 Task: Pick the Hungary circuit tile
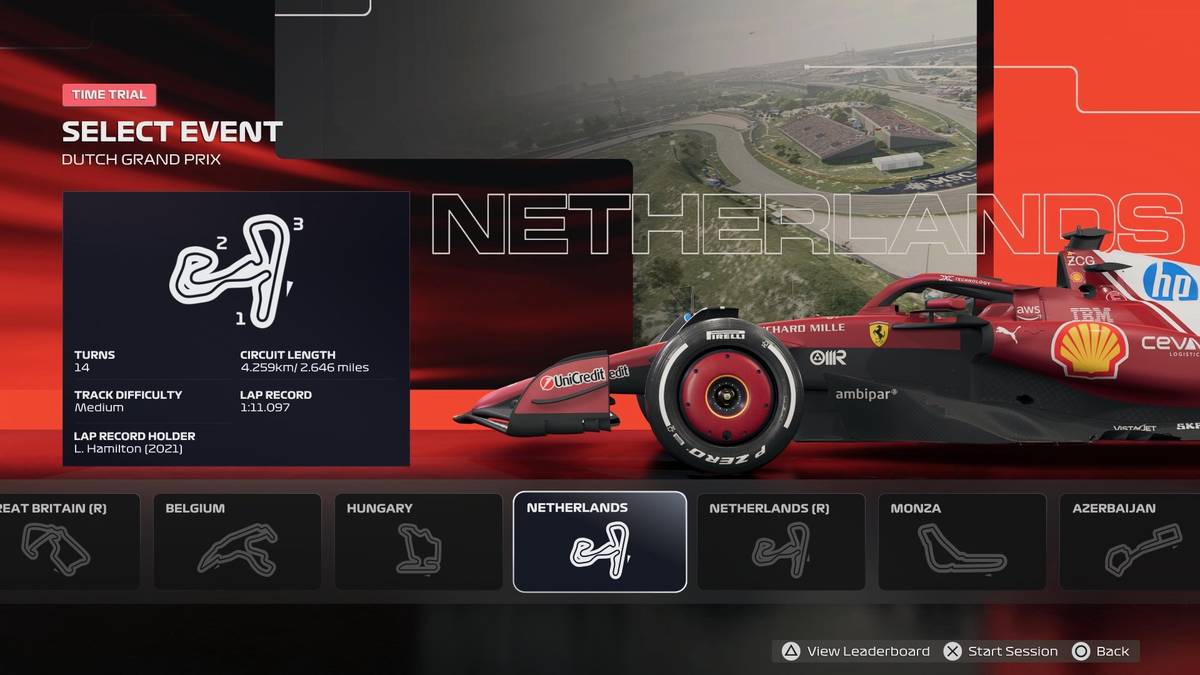418,541
